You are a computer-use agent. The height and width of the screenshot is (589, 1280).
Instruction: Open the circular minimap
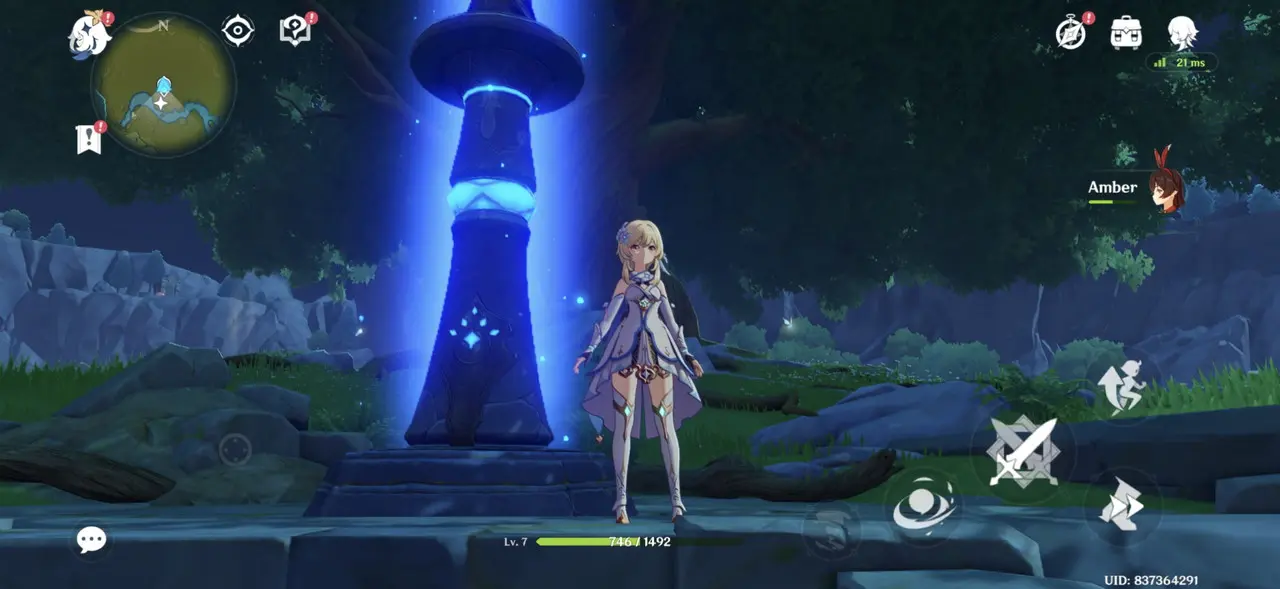(163, 85)
